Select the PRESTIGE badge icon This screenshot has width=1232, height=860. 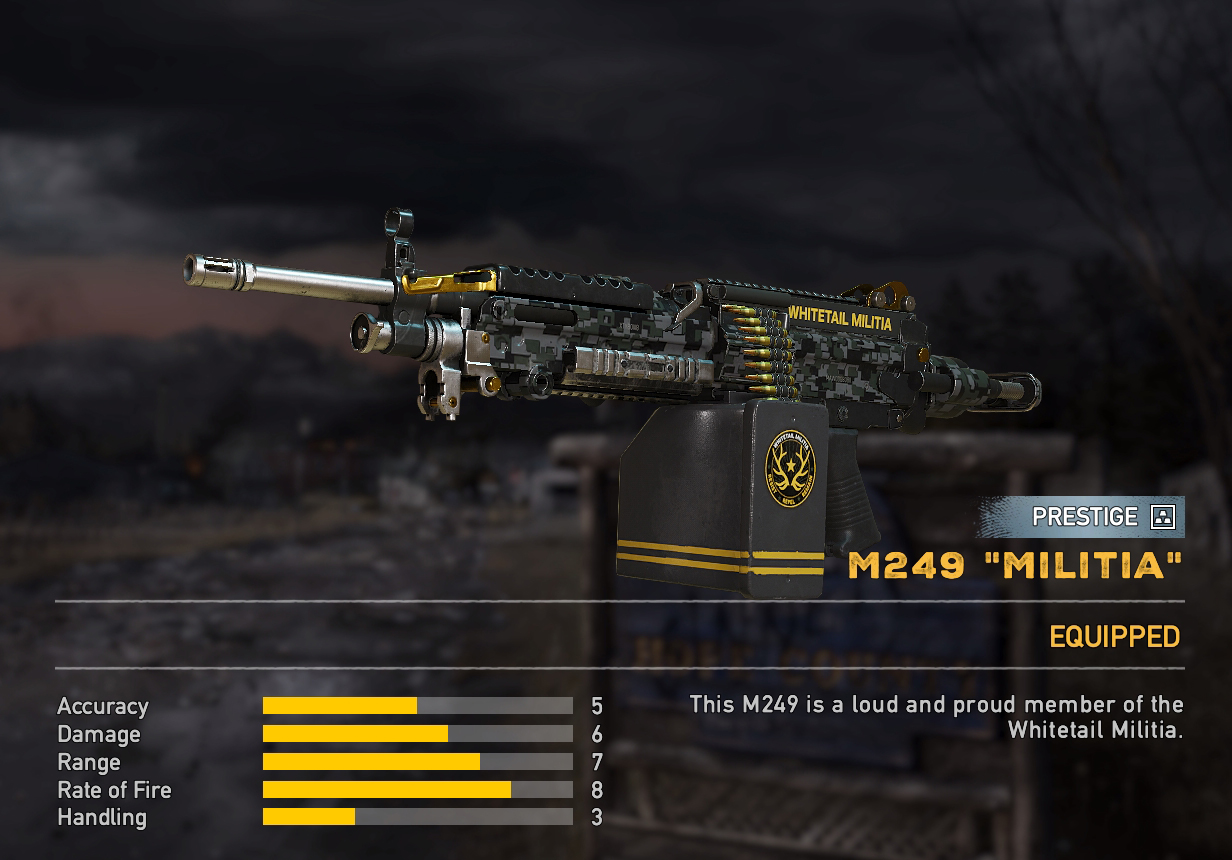(x=1162, y=517)
